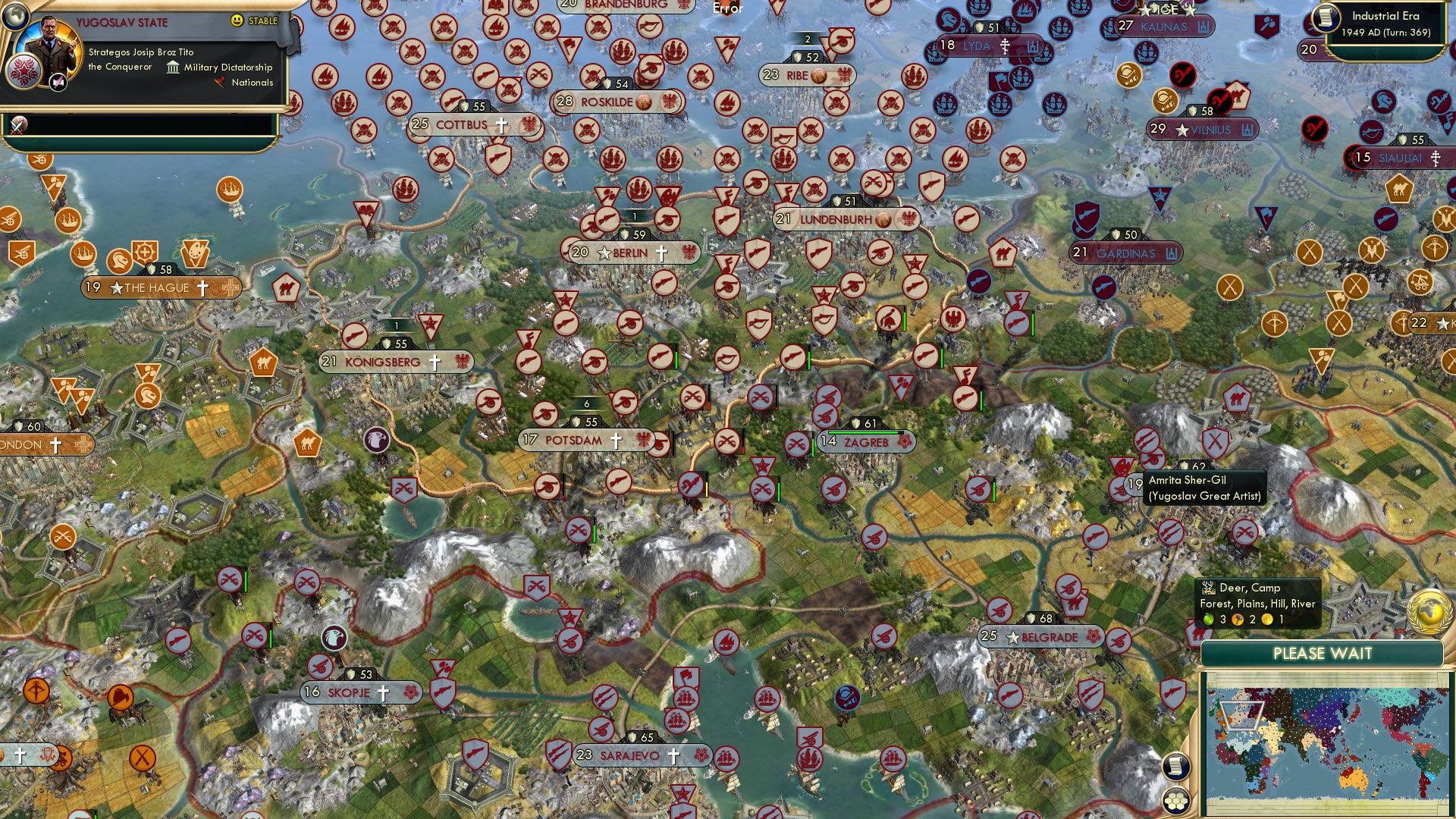The width and height of the screenshot is (1456, 819).
Task: Click the PLEASE WAIT banner
Action: 1323,653
